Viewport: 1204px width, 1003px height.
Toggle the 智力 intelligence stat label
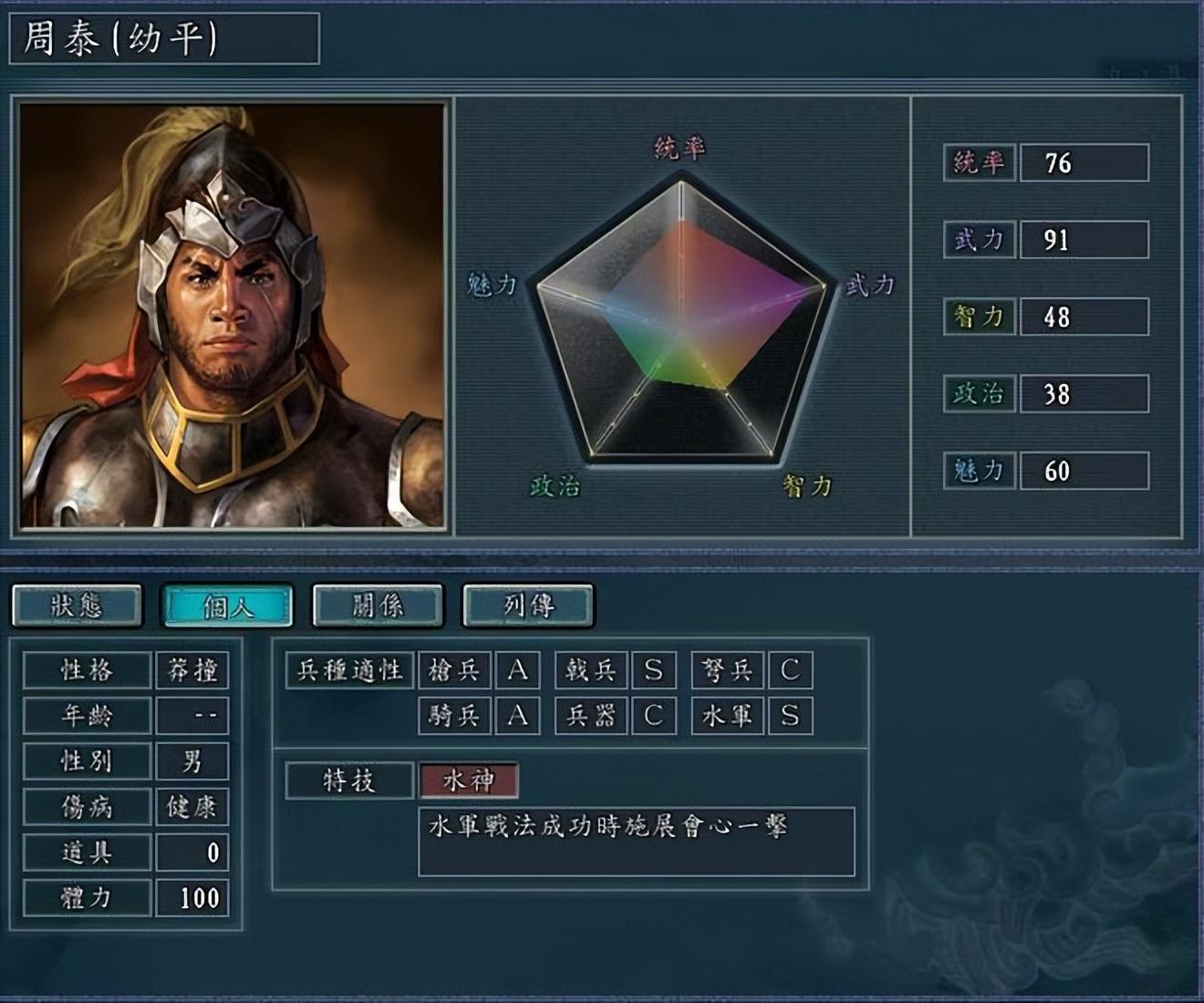[x=979, y=318]
